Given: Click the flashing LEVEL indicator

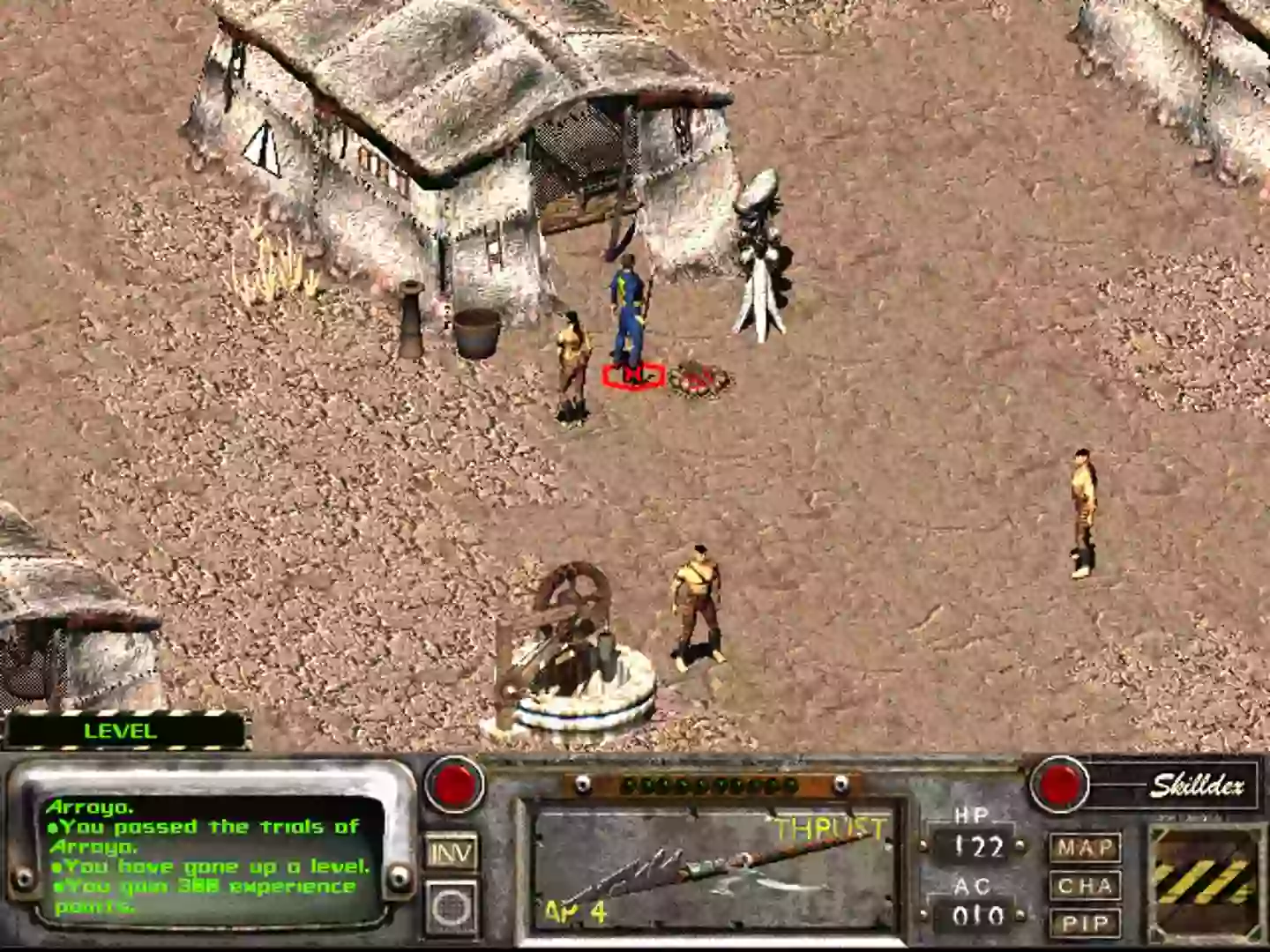Looking at the screenshot, I should click(121, 730).
